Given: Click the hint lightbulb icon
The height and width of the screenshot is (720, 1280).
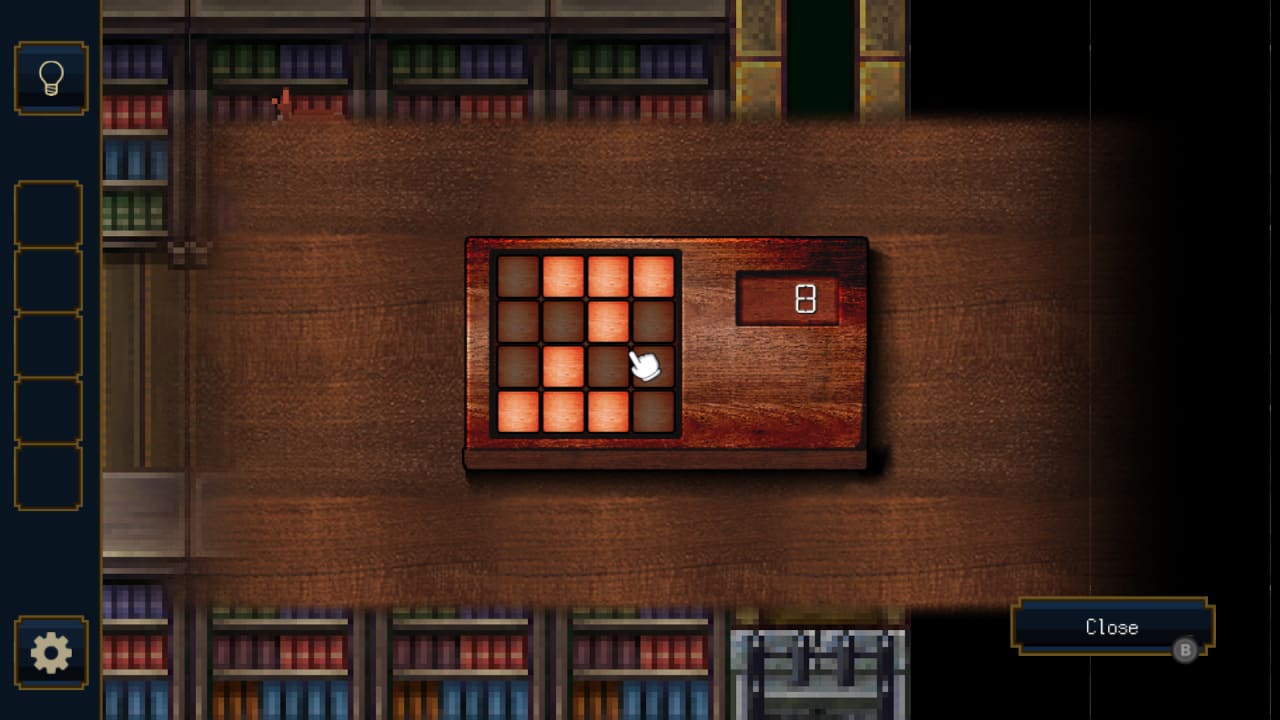Looking at the screenshot, I should [49, 78].
